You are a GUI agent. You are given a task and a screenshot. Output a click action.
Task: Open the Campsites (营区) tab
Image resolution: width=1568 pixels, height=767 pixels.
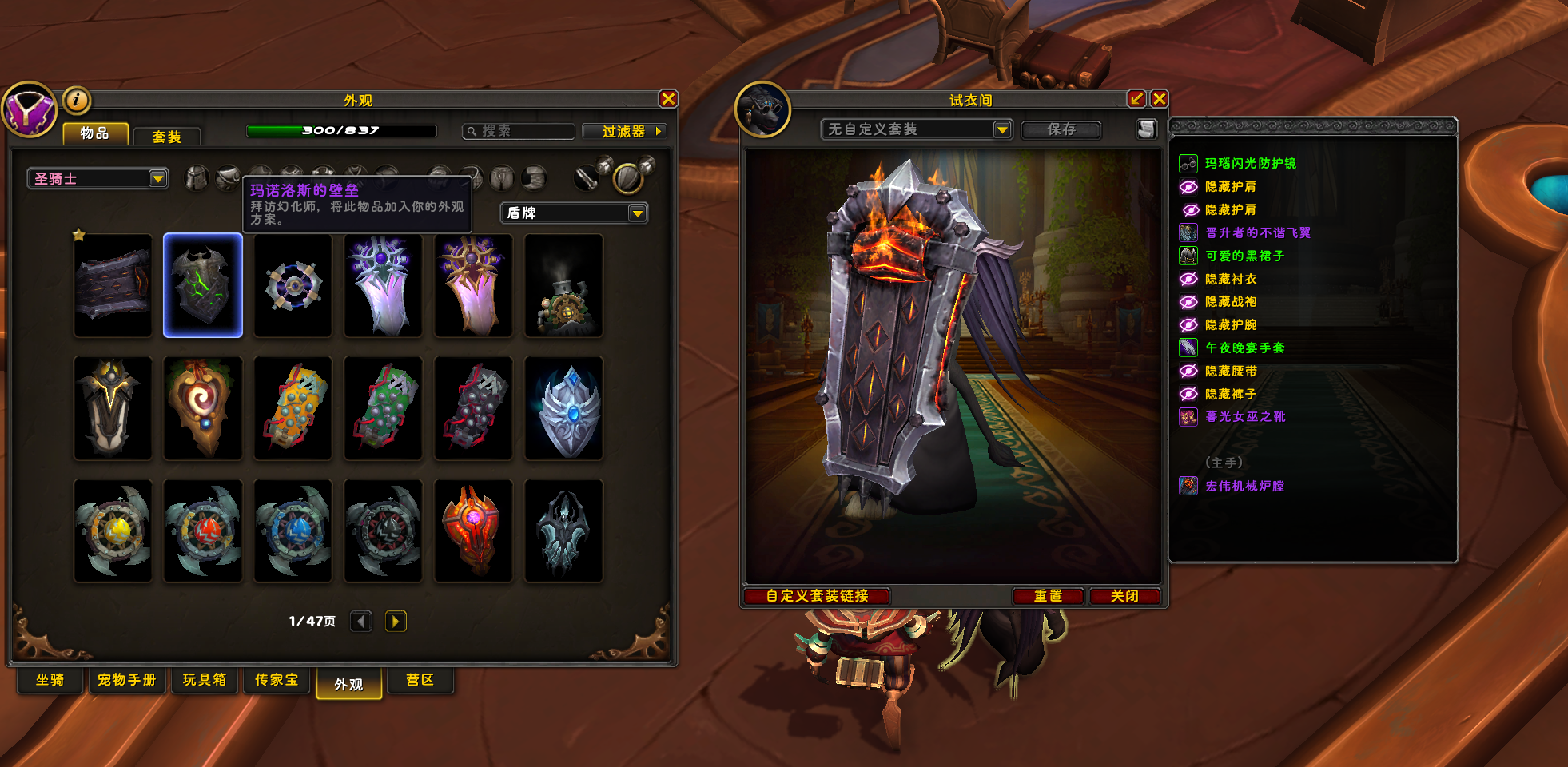coord(420,680)
